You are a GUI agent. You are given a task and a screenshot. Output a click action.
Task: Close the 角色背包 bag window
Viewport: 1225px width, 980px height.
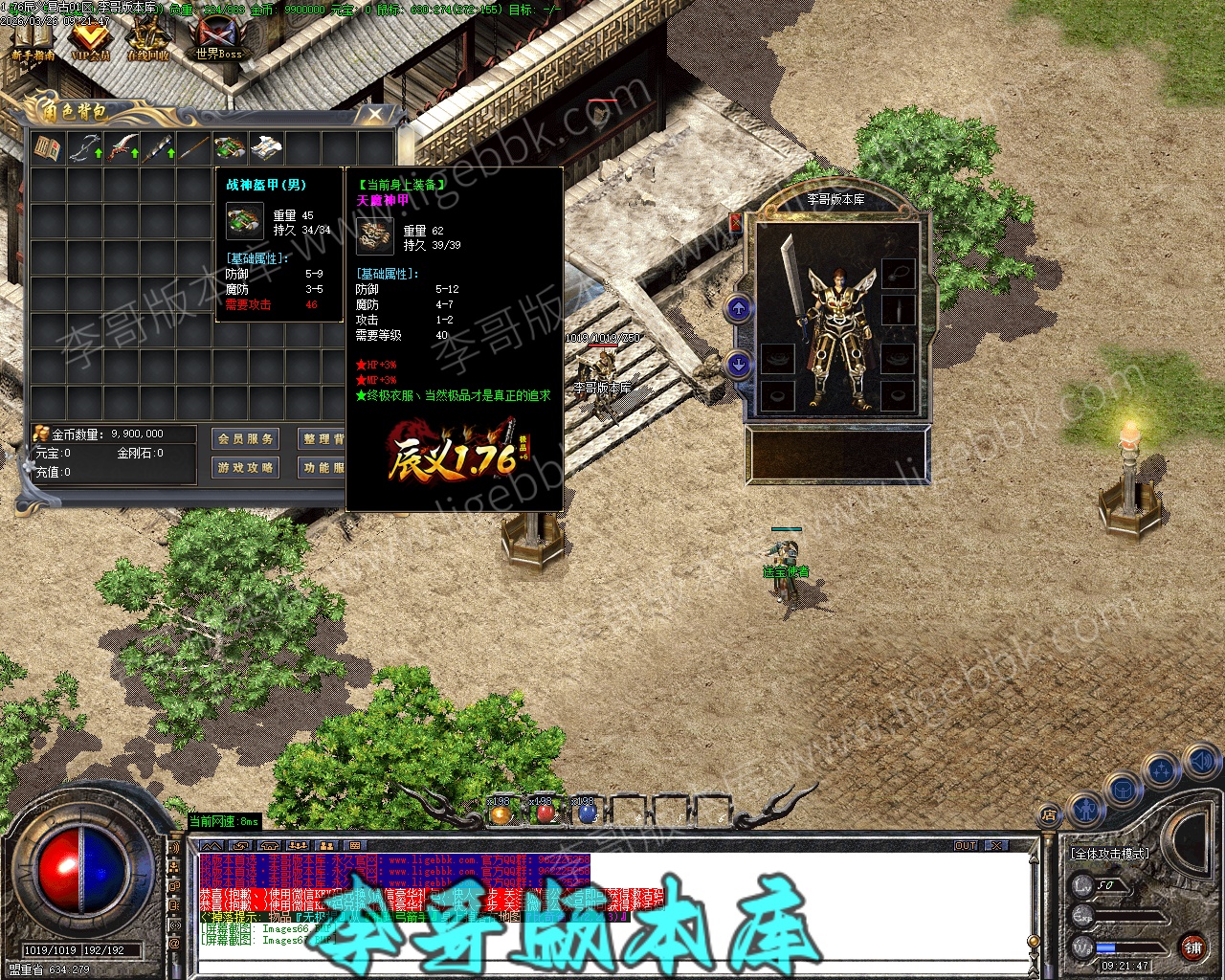tap(375, 115)
